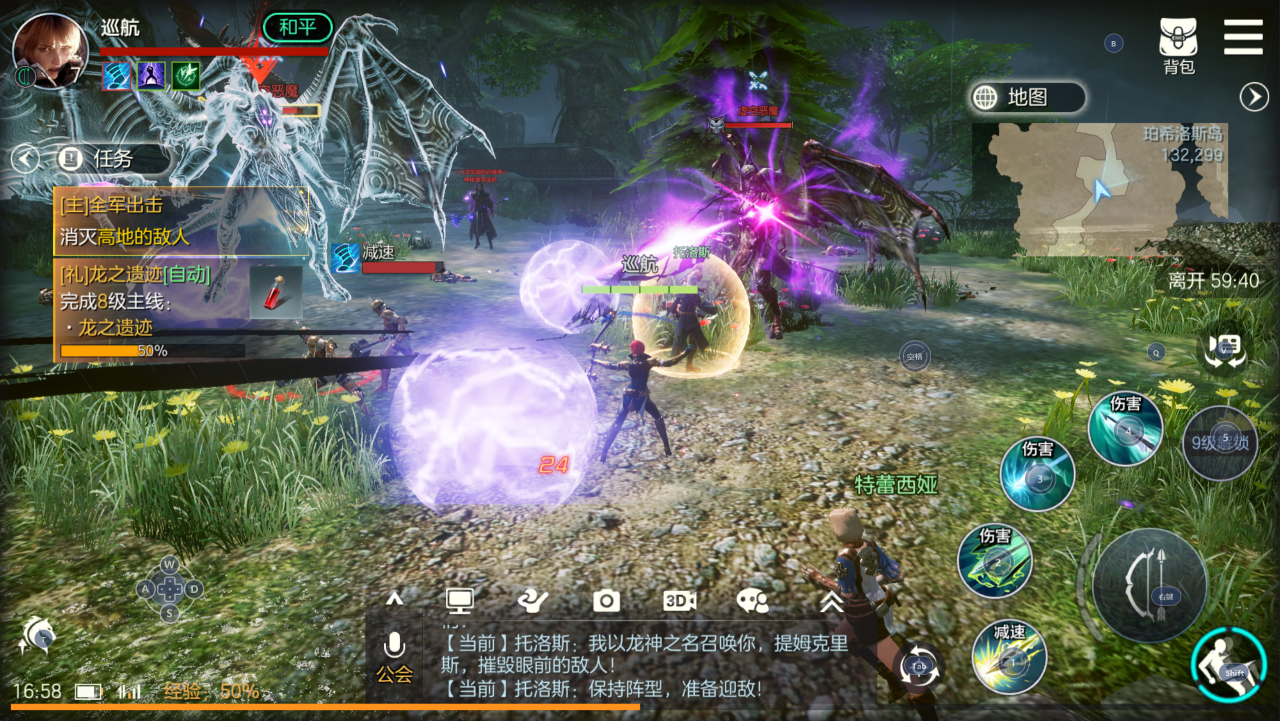Screen dimensions: 1280x721
Task: Open the screenshot camera tool
Action: (606, 600)
